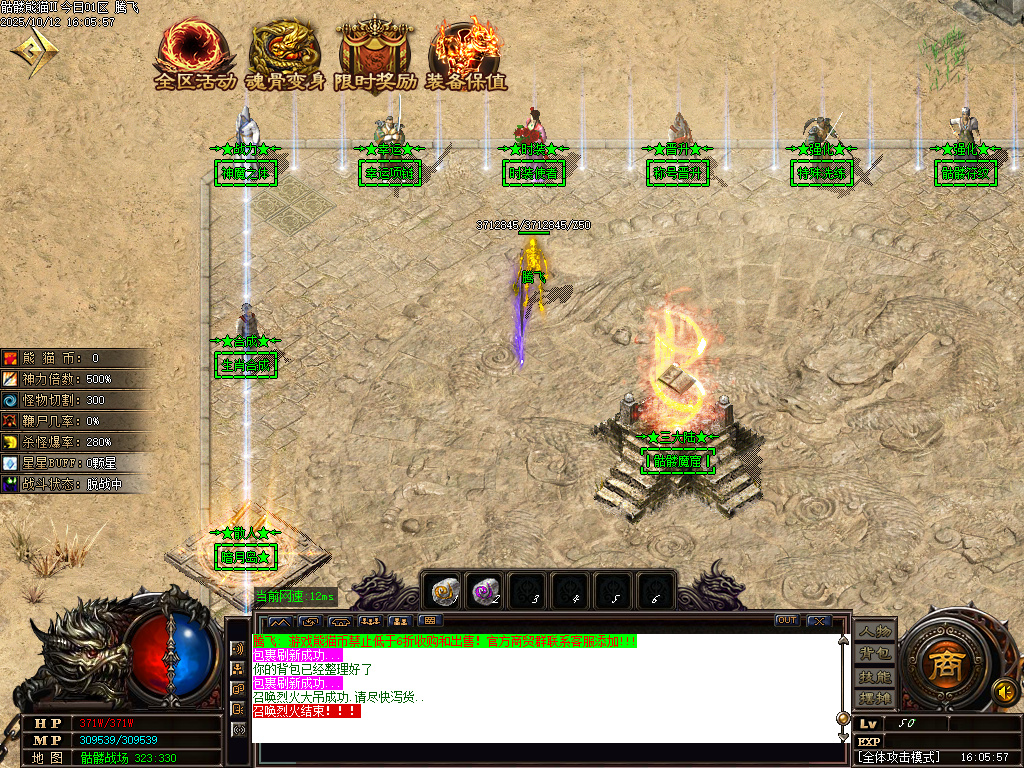The width and height of the screenshot is (1024, 768).
Task: Select hotbar slot 1 with the gold-swirl stone
Action: coord(444,590)
